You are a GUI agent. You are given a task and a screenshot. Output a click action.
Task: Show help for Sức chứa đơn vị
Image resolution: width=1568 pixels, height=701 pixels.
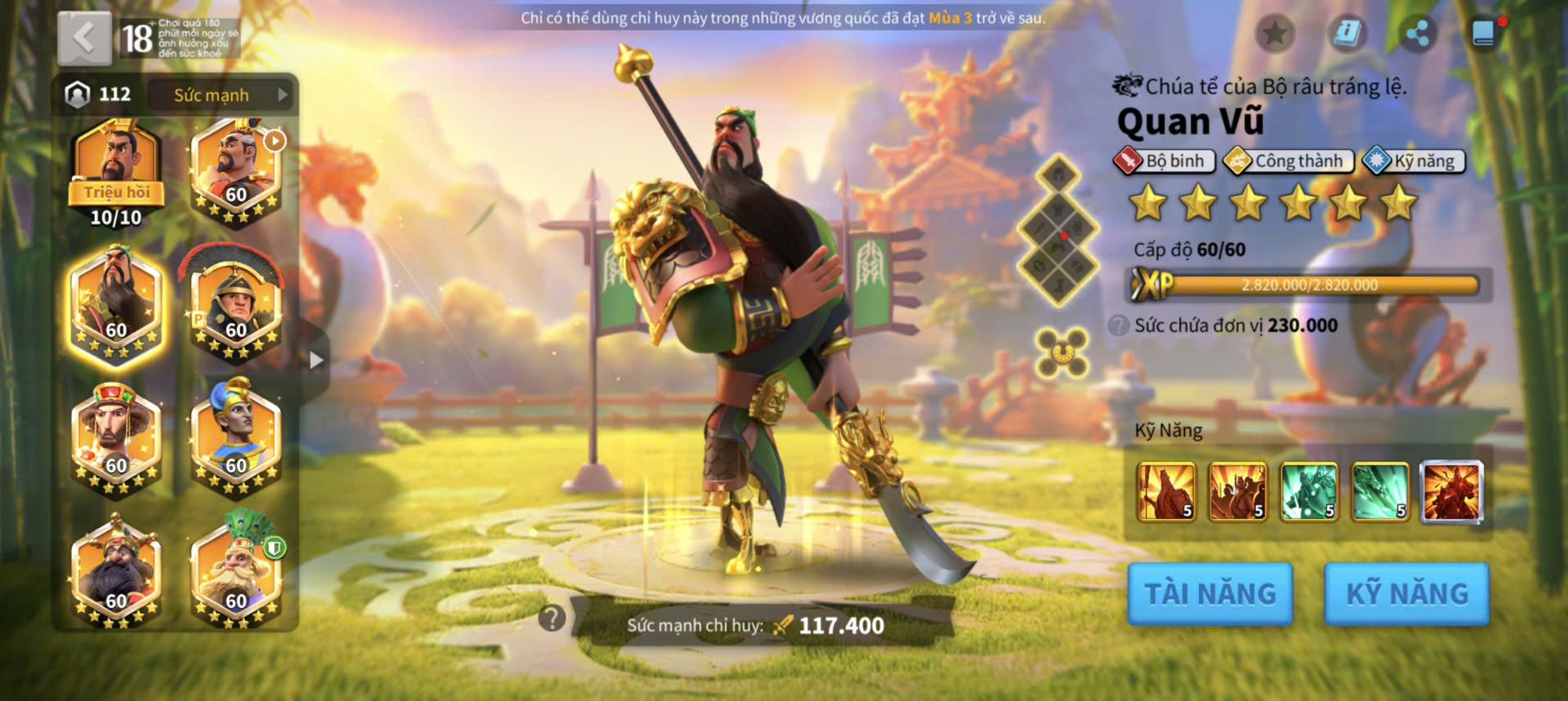coord(1118,325)
